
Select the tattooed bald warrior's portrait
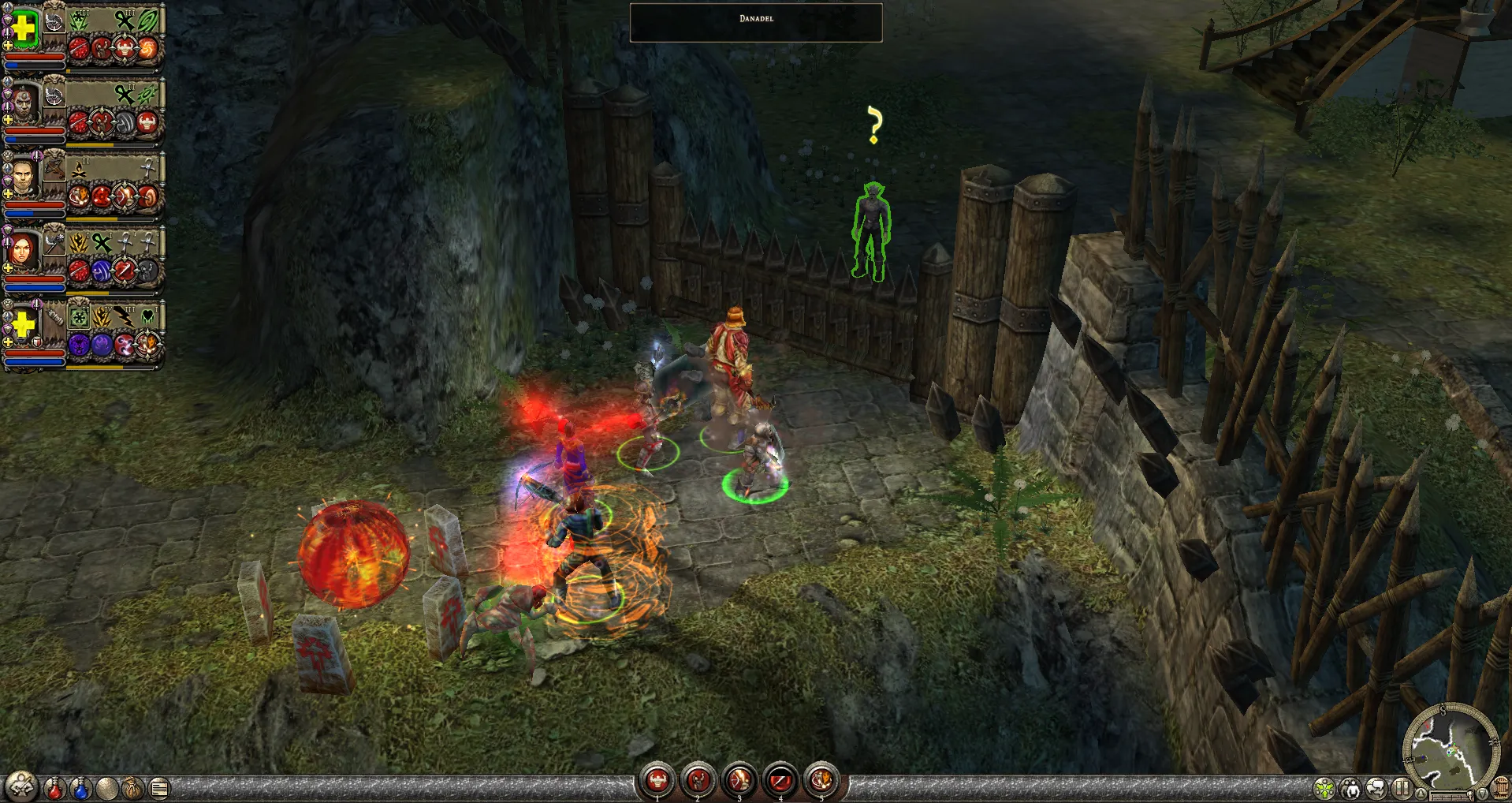[x=24, y=104]
